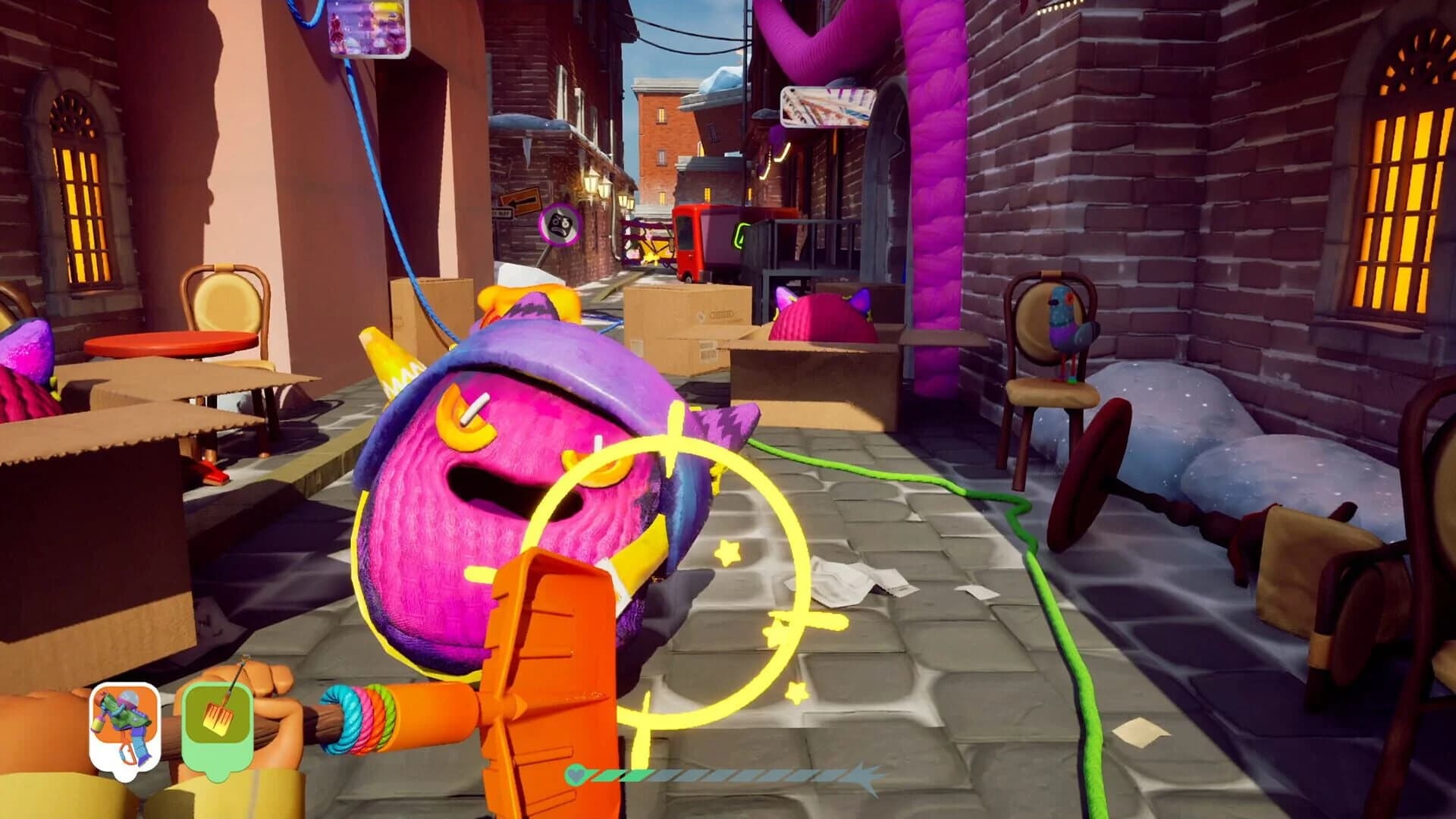Click the heart icon on the stamina bar

tap(576, 775)
